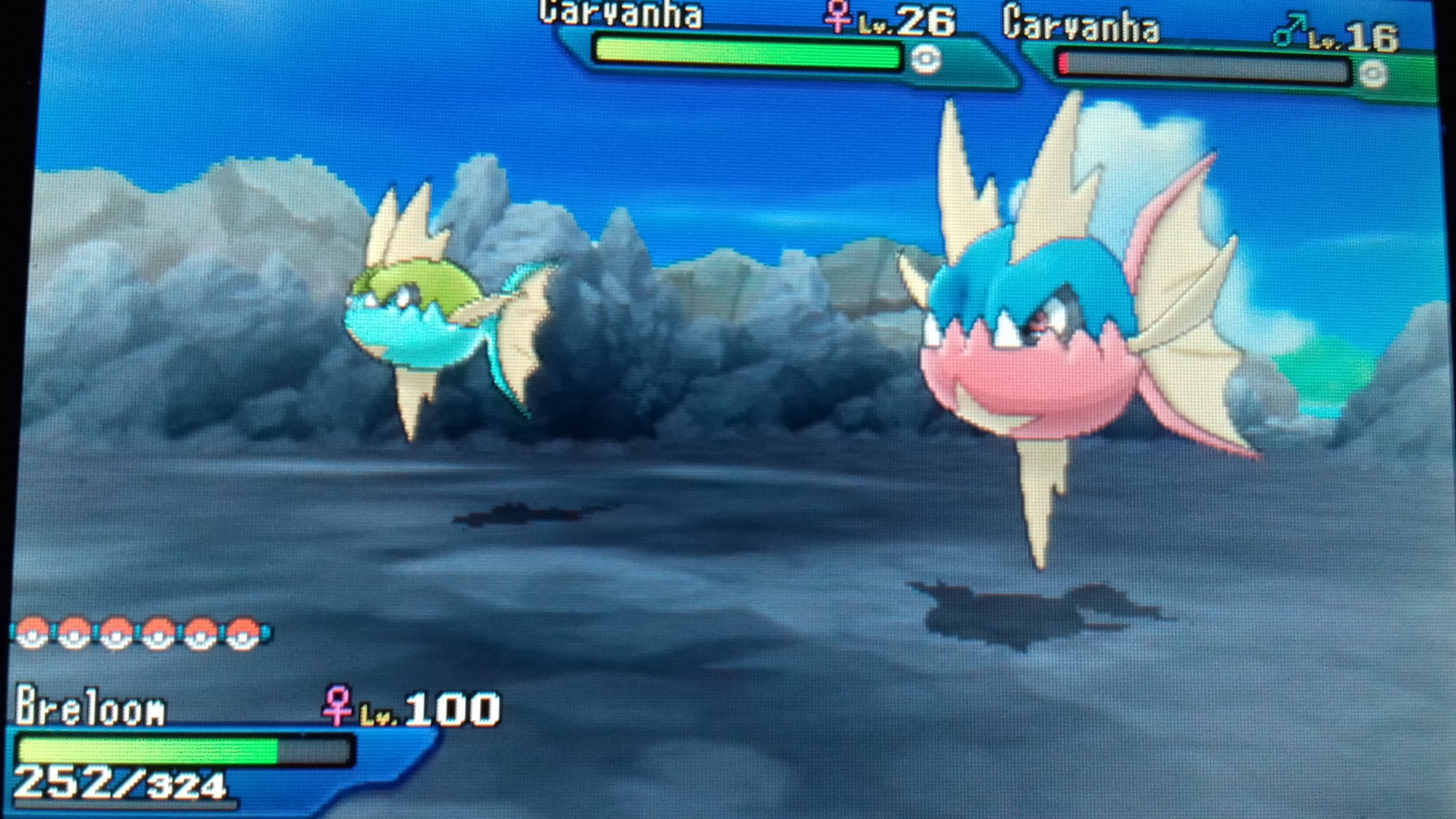
Task: Tap the left Carvanha's green HP bar
Action: pos(746,52)
